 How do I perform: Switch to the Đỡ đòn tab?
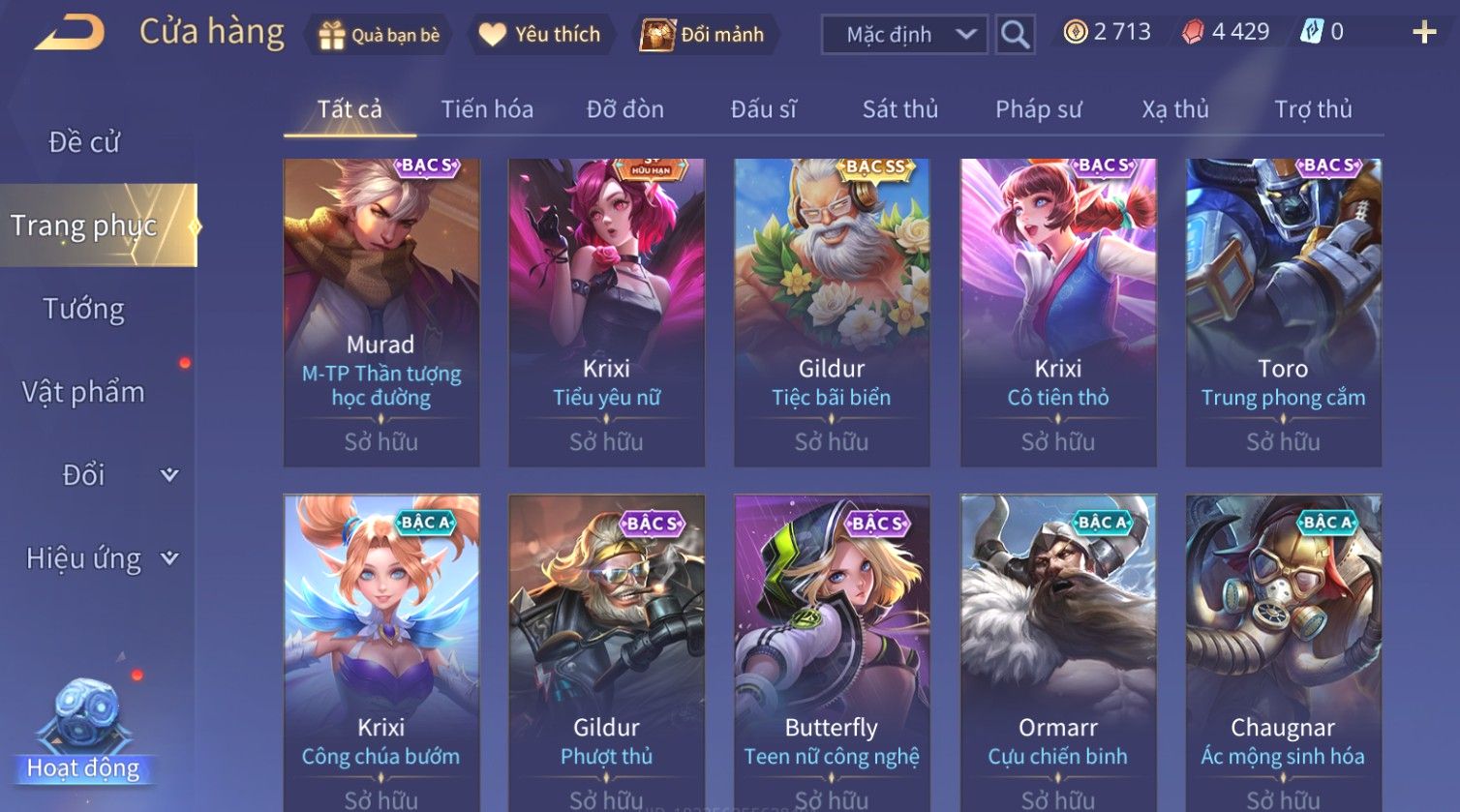coord(625,109)
